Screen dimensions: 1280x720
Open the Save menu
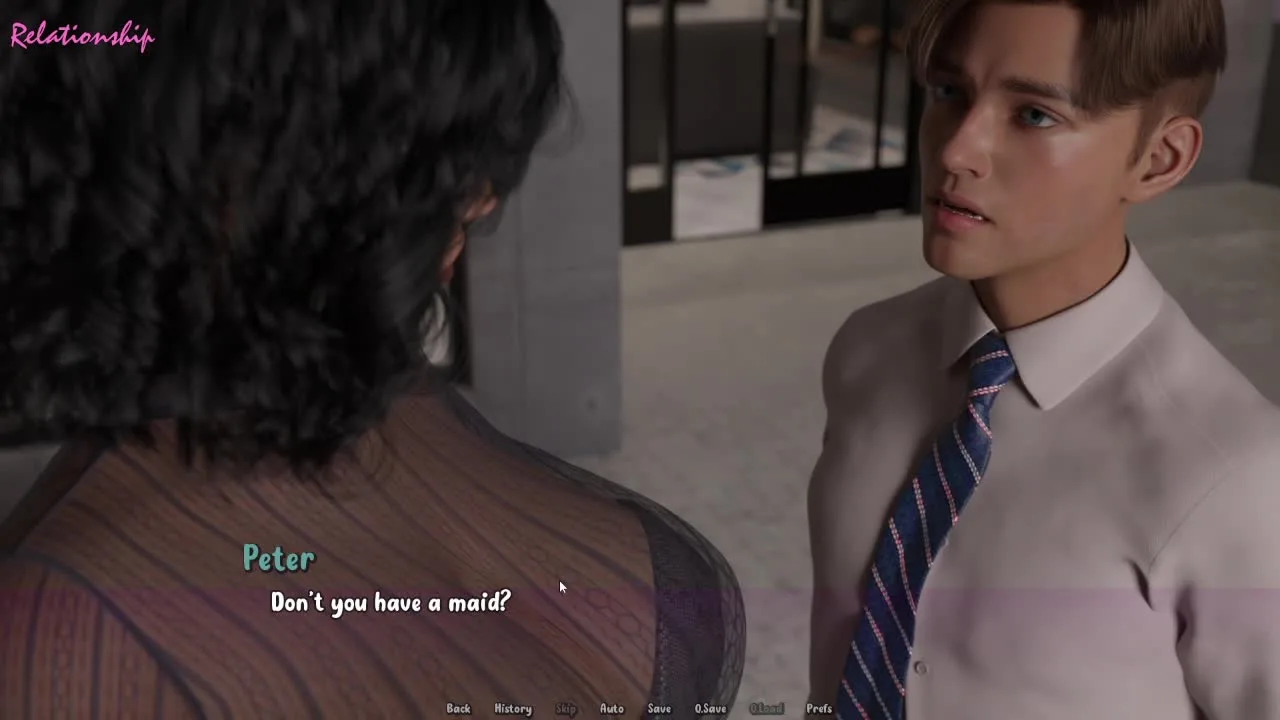(659, 709)
